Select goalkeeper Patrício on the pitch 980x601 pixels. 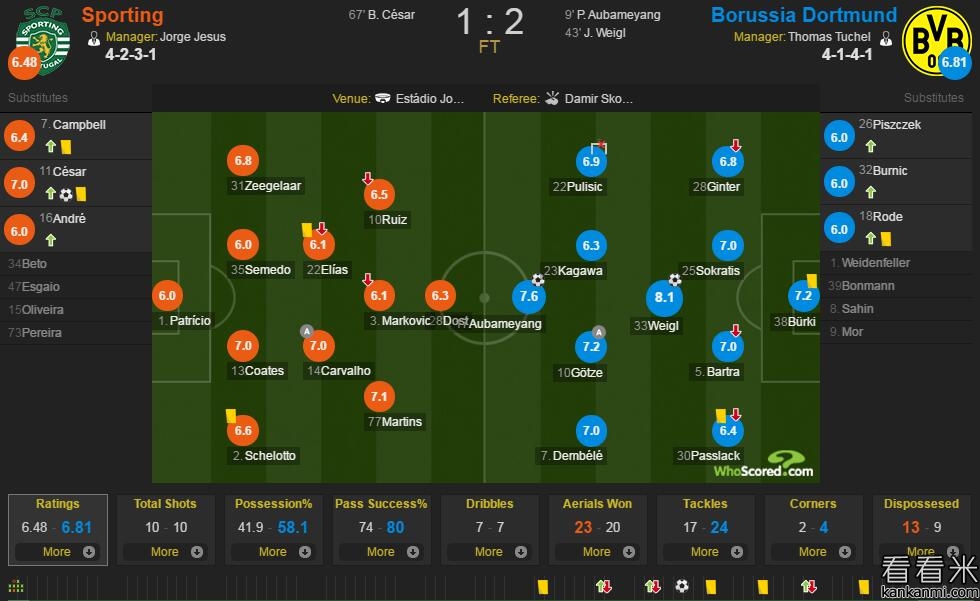168,296
